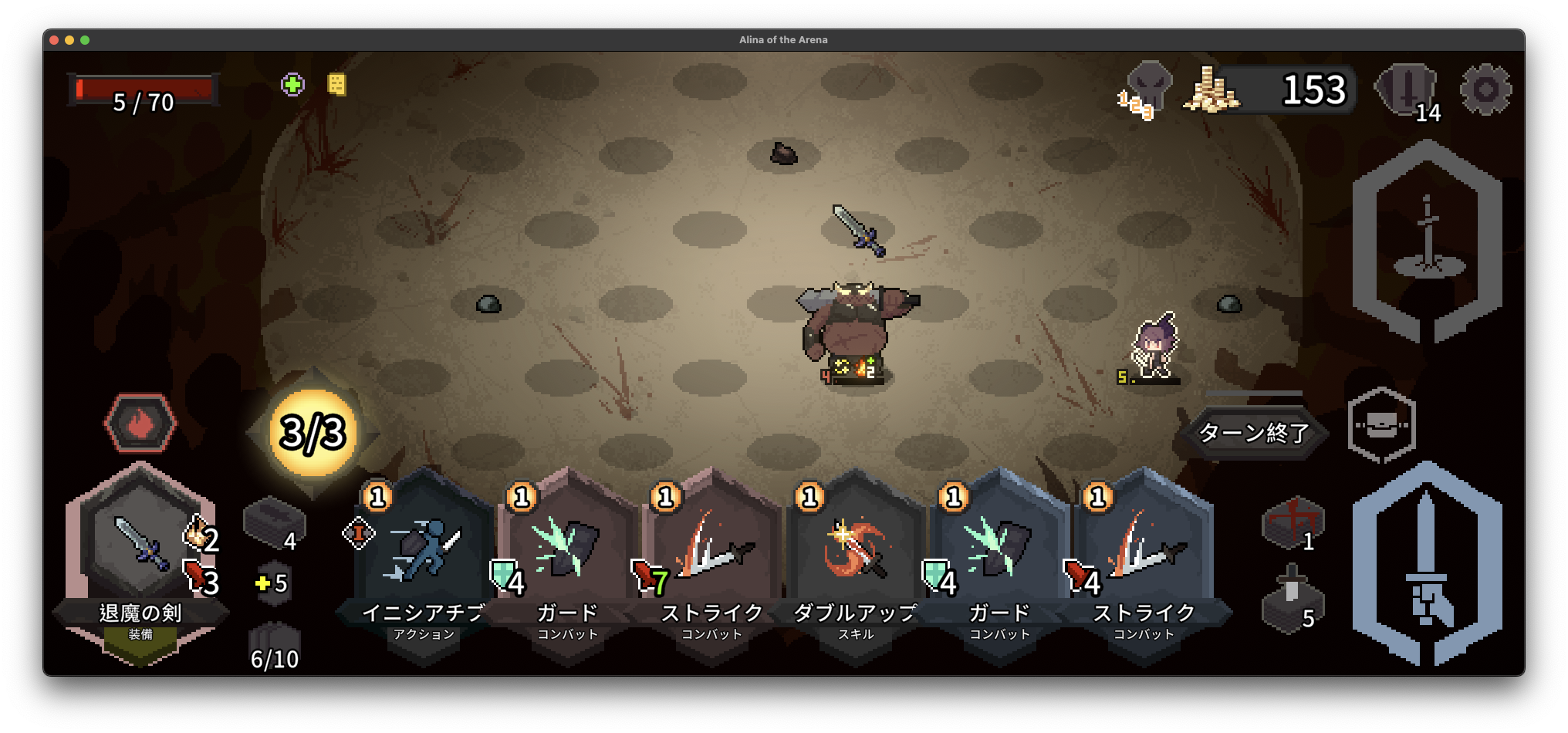Viewport: 1568px width, 733px height.
Task: Open the yellow note icon
Action: 336,84
